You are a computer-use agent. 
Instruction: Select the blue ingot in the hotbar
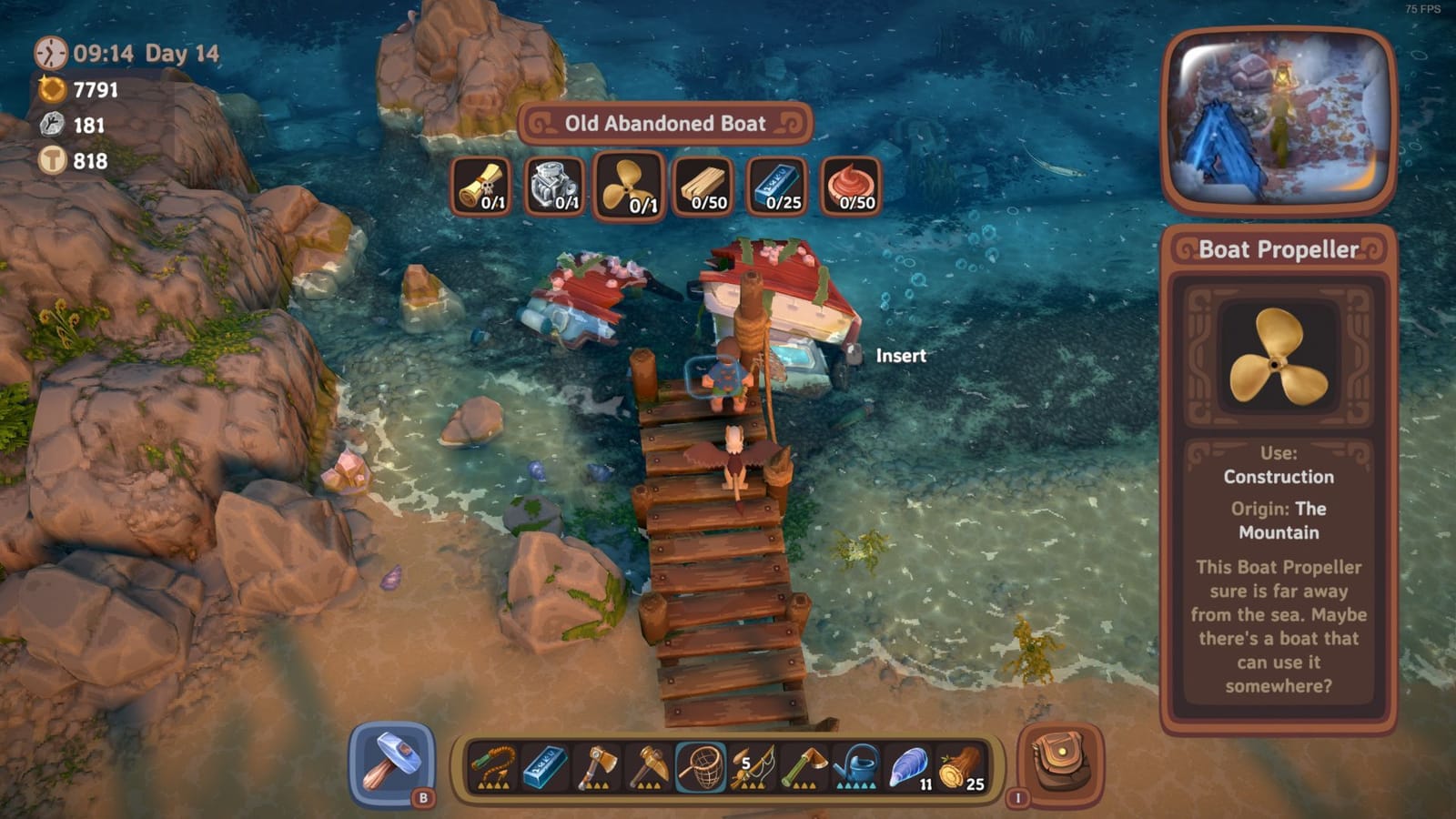pyautogui.click(x=544, y=769)
